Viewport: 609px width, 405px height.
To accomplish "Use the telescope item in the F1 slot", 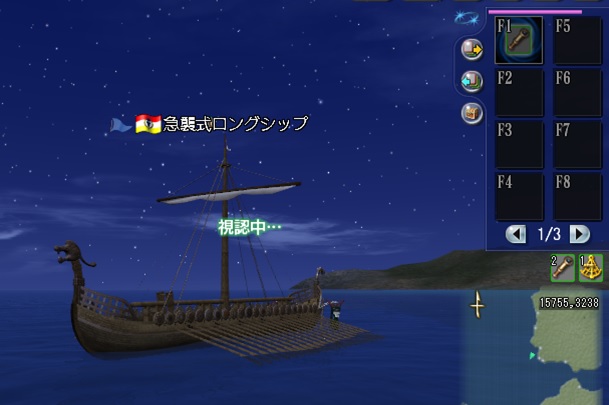I will pos(519,41).
